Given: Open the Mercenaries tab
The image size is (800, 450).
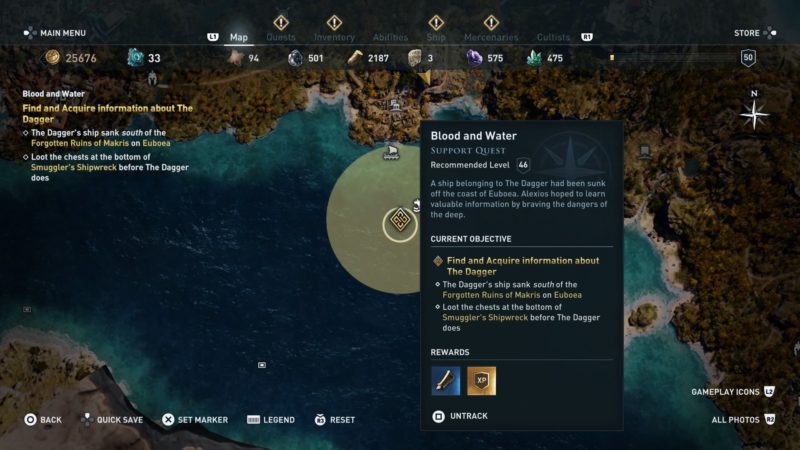Looking at the screenshot, I should pos(491,38).
